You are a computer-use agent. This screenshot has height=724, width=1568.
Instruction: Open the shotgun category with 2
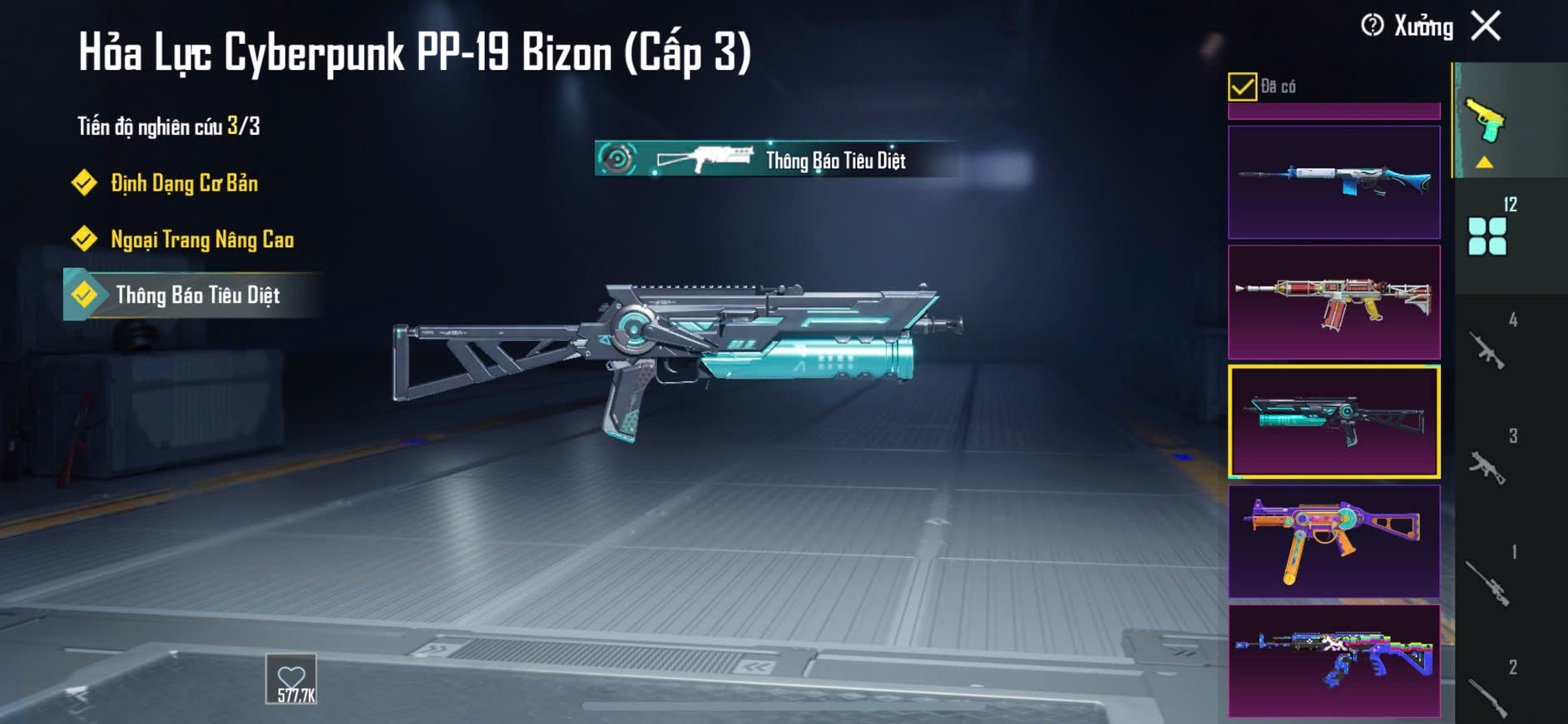pyautogui.click(x=1488, y=695)
